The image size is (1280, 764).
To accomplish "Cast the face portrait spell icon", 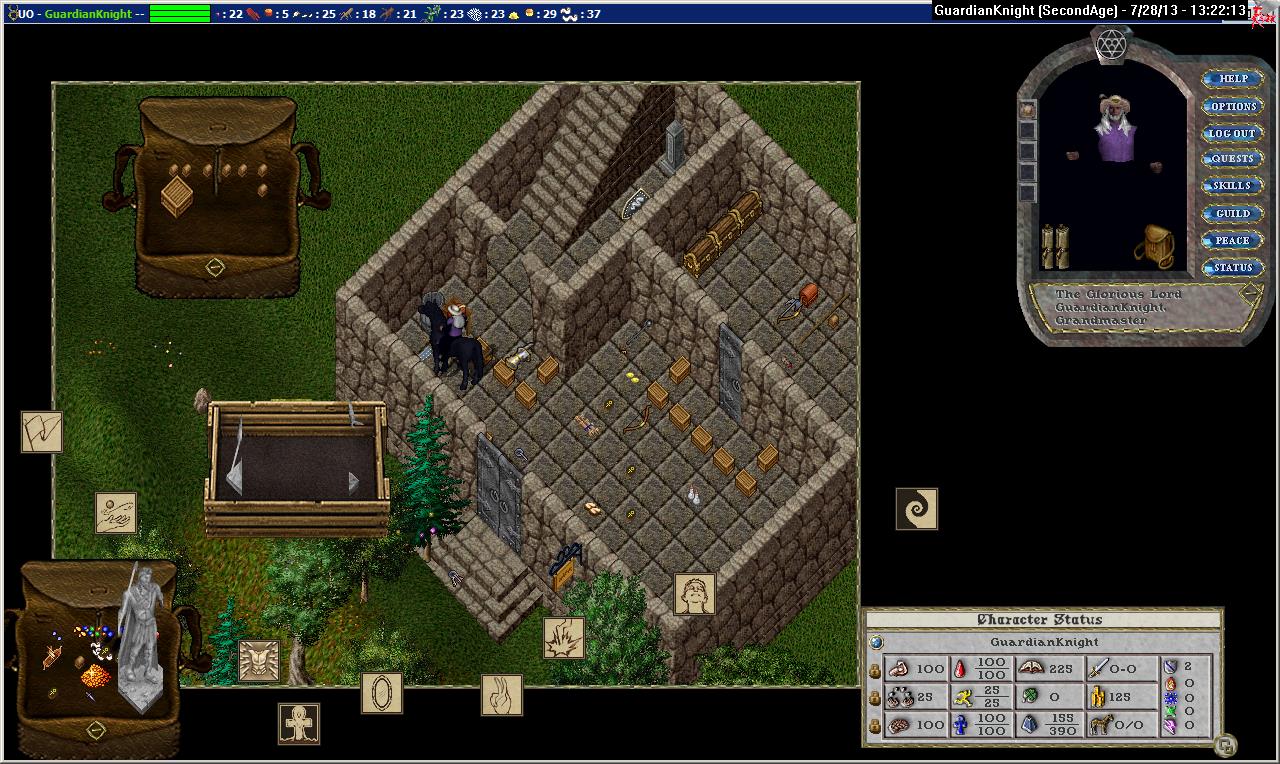I will 694,594.
